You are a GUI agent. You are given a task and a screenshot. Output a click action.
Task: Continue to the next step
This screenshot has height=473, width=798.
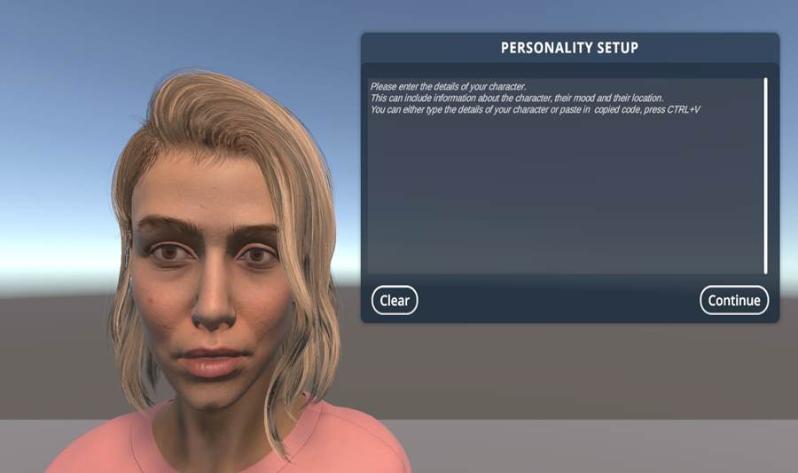click(x=734, y=300)
